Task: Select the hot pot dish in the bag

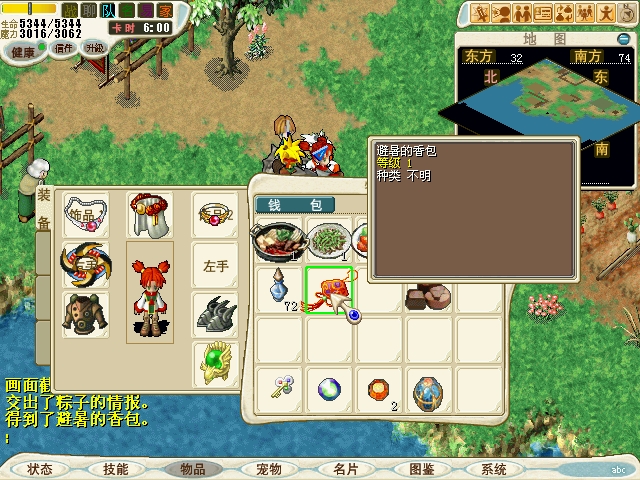Action: (x=277, y=241)
